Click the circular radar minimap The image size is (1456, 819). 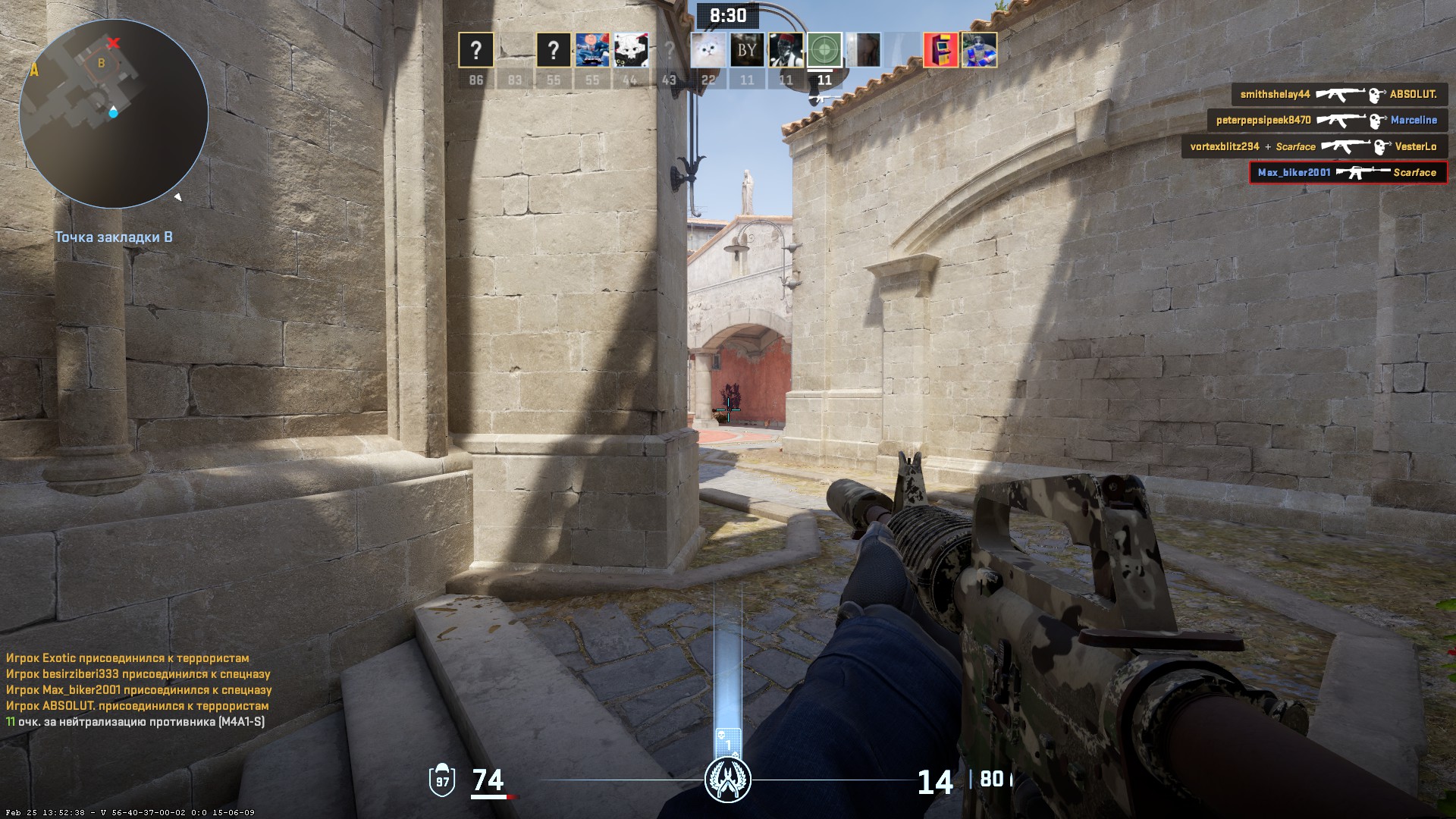tap(114, 114)
